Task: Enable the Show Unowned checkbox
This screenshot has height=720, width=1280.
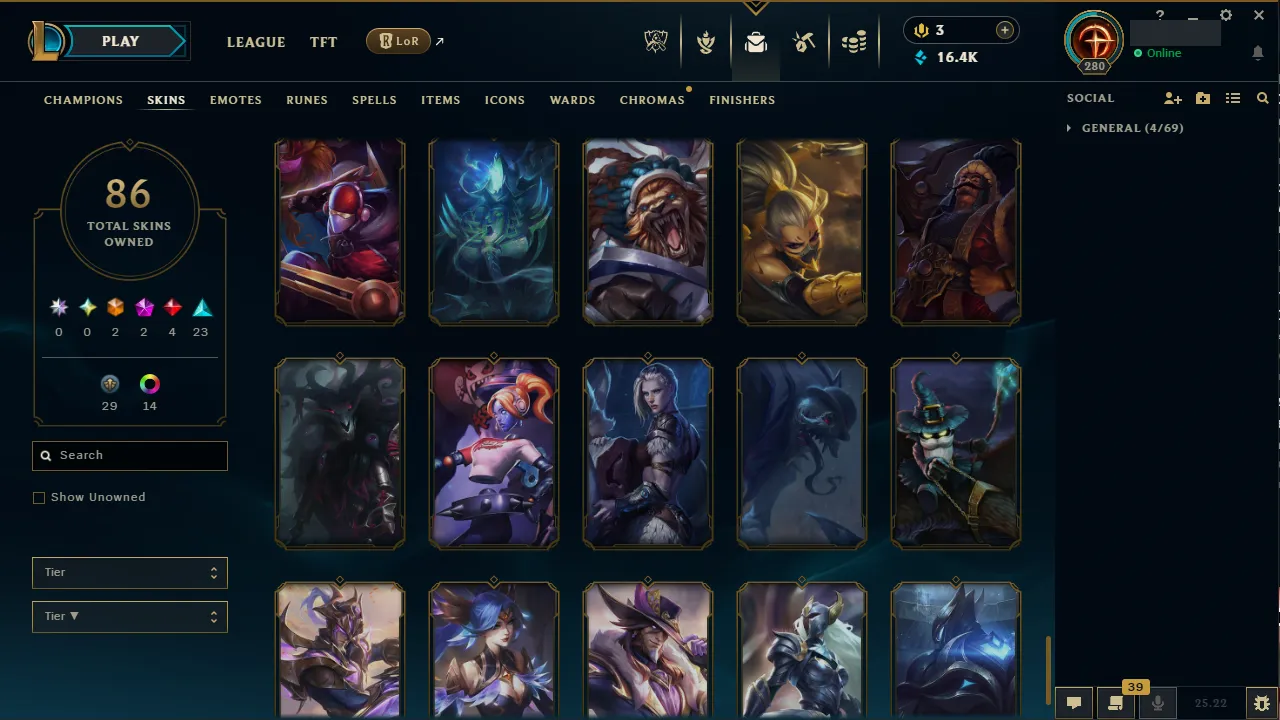Action: click(x=38, y=497)
